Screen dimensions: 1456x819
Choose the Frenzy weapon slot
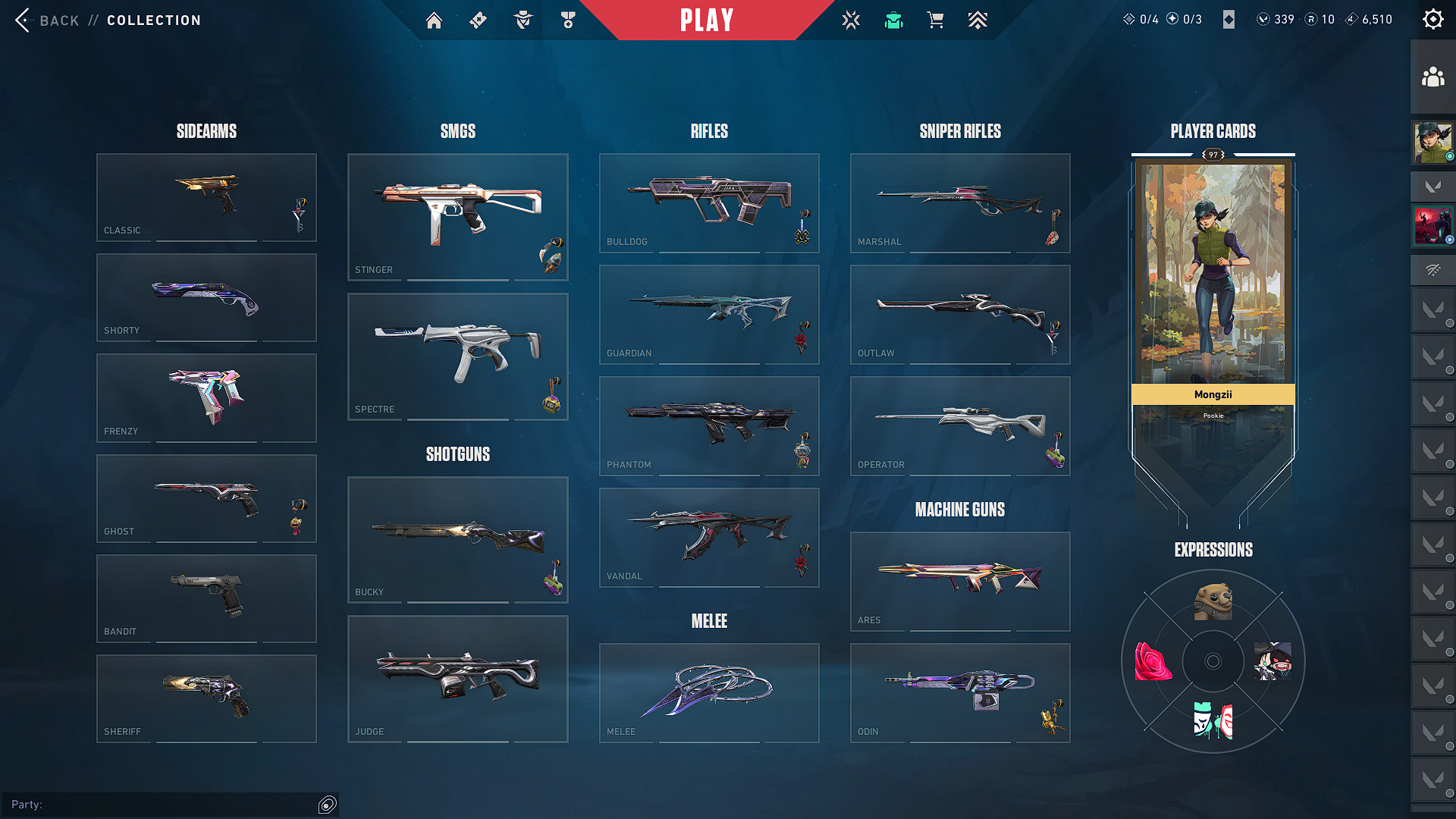[x=206, y=397]
